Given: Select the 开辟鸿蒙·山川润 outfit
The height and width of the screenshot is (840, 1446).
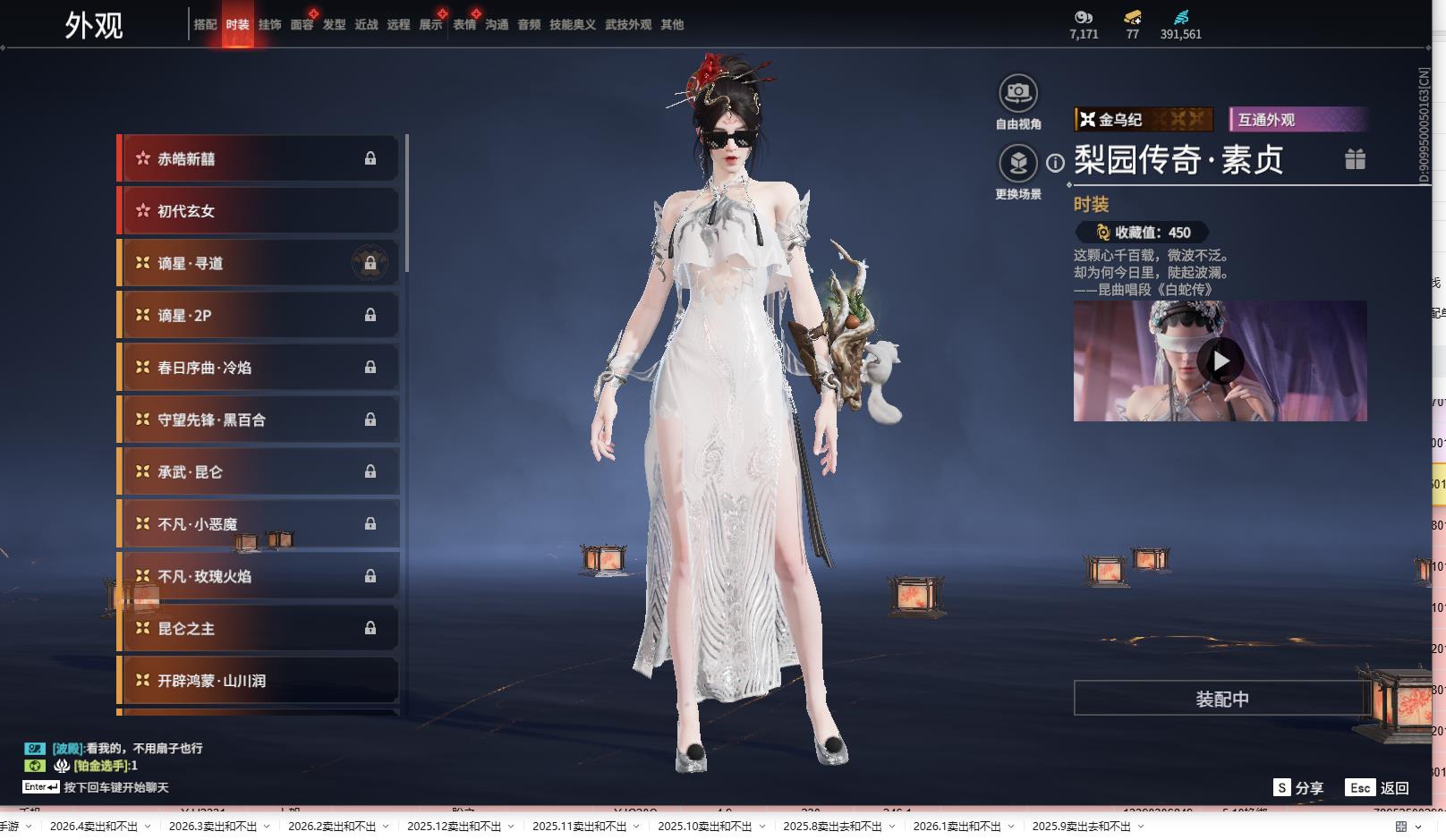Looking at the screenshot, I should click(x=259, y=681).
